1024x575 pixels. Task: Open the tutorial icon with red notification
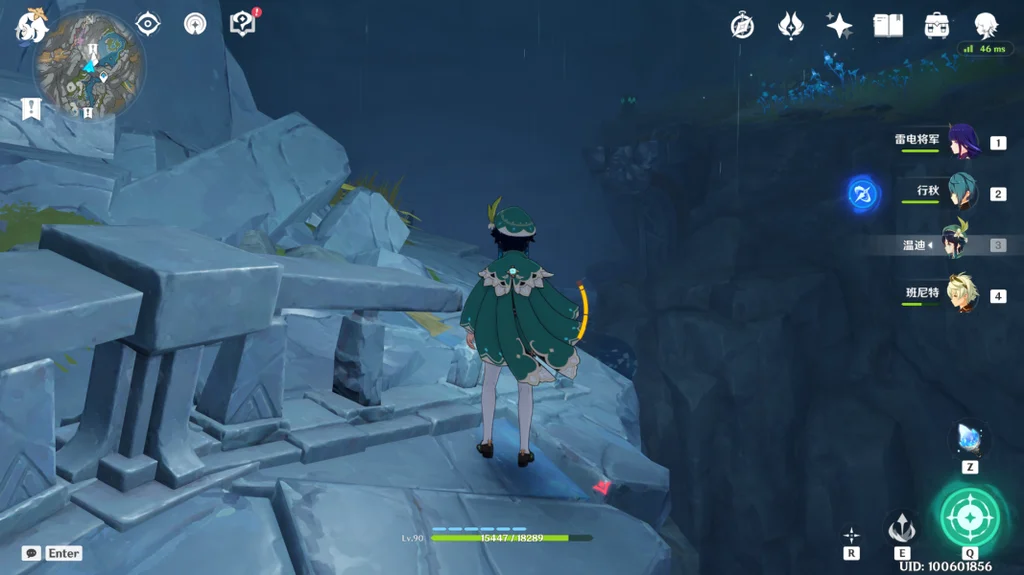[x=243, y=22]
